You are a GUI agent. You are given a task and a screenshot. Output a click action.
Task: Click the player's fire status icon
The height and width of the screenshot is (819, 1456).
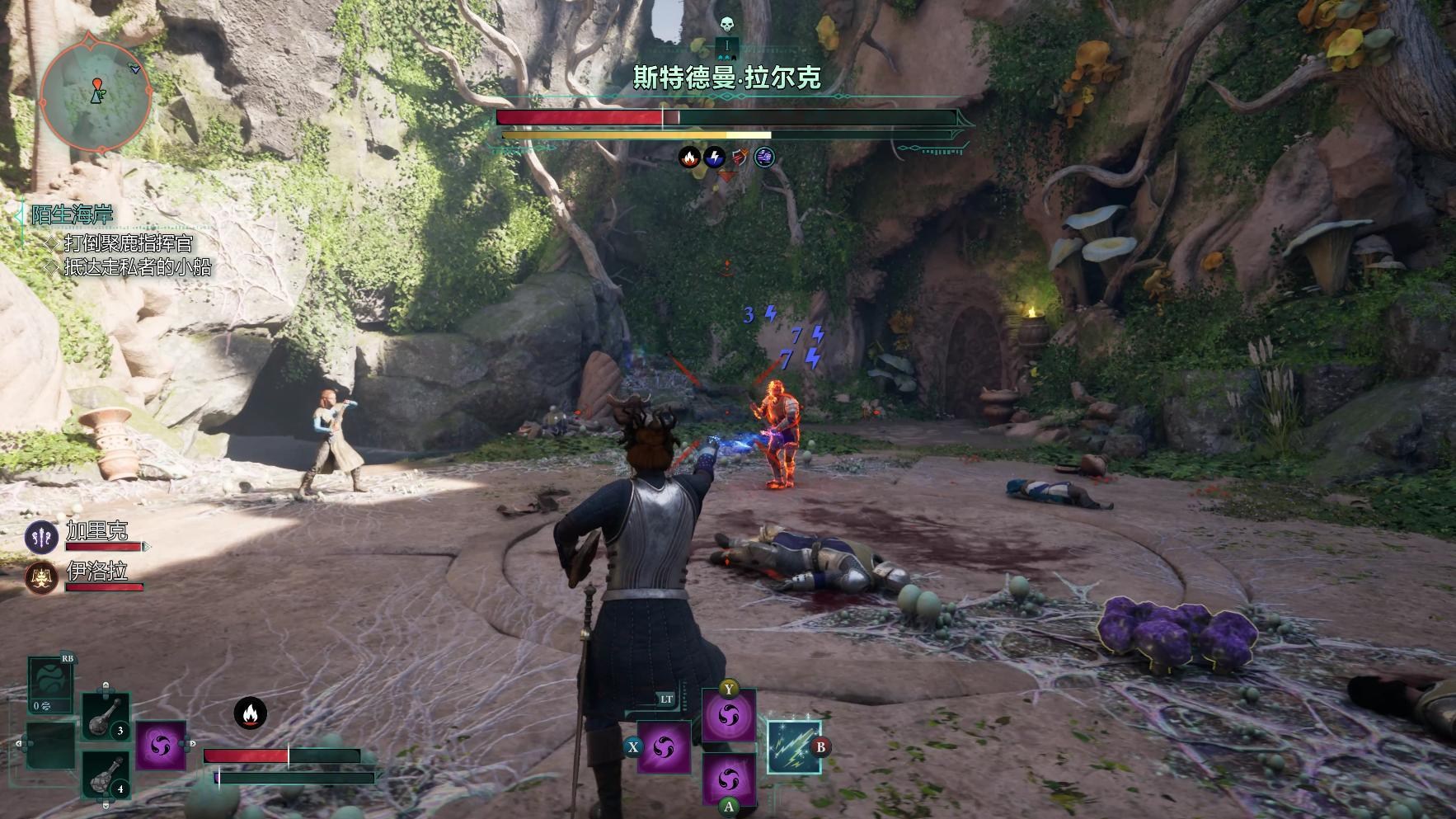(250, 713)
